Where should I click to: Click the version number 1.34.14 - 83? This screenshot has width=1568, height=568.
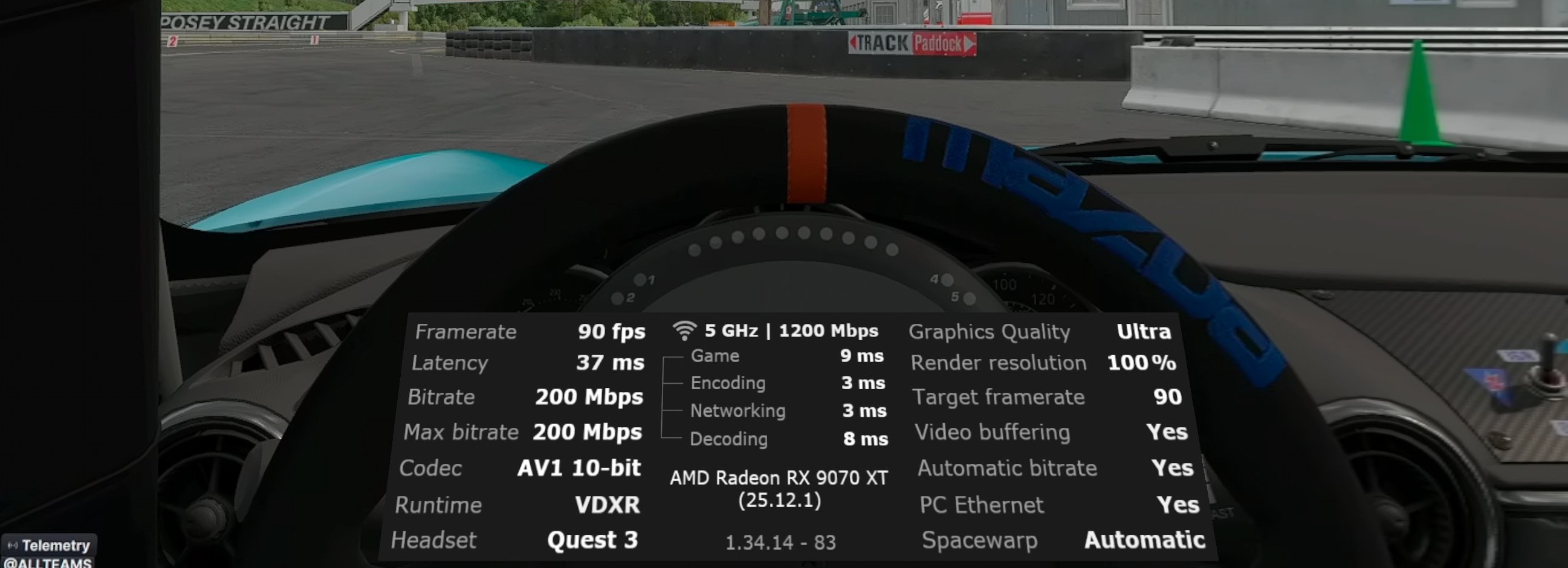[x=781, y=543]
